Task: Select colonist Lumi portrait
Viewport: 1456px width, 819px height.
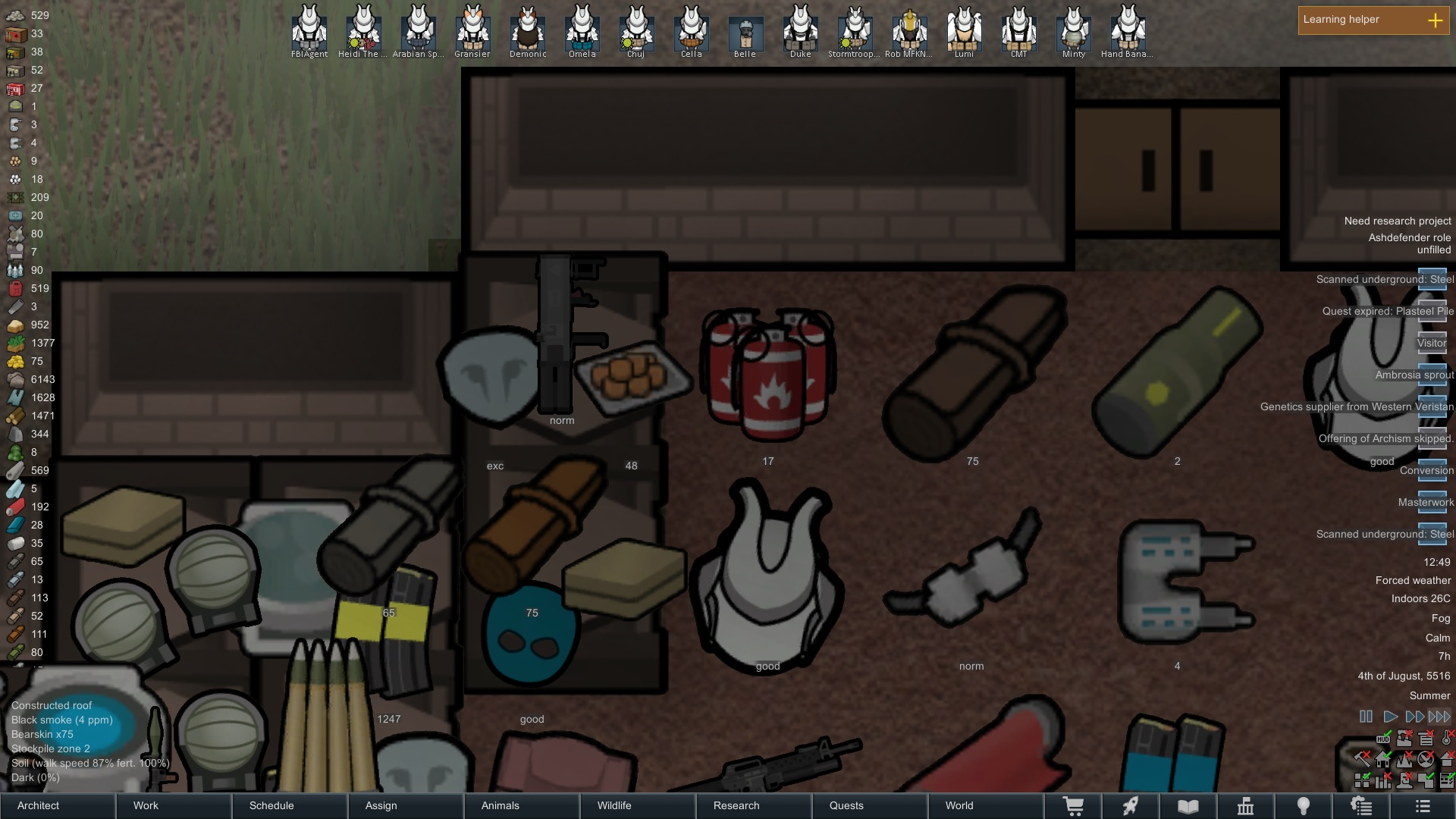Action: click(x=964, y=30)
